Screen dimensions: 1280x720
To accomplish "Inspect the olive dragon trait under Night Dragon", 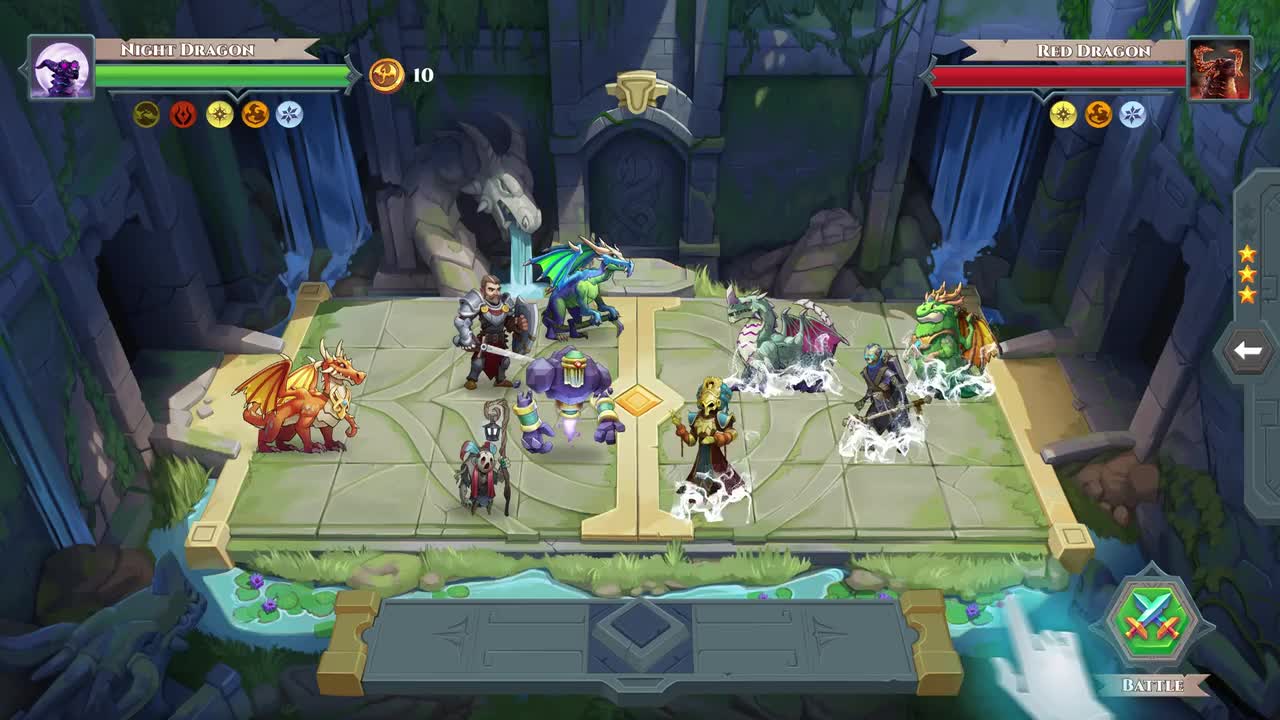I will (x=147, y=115).
